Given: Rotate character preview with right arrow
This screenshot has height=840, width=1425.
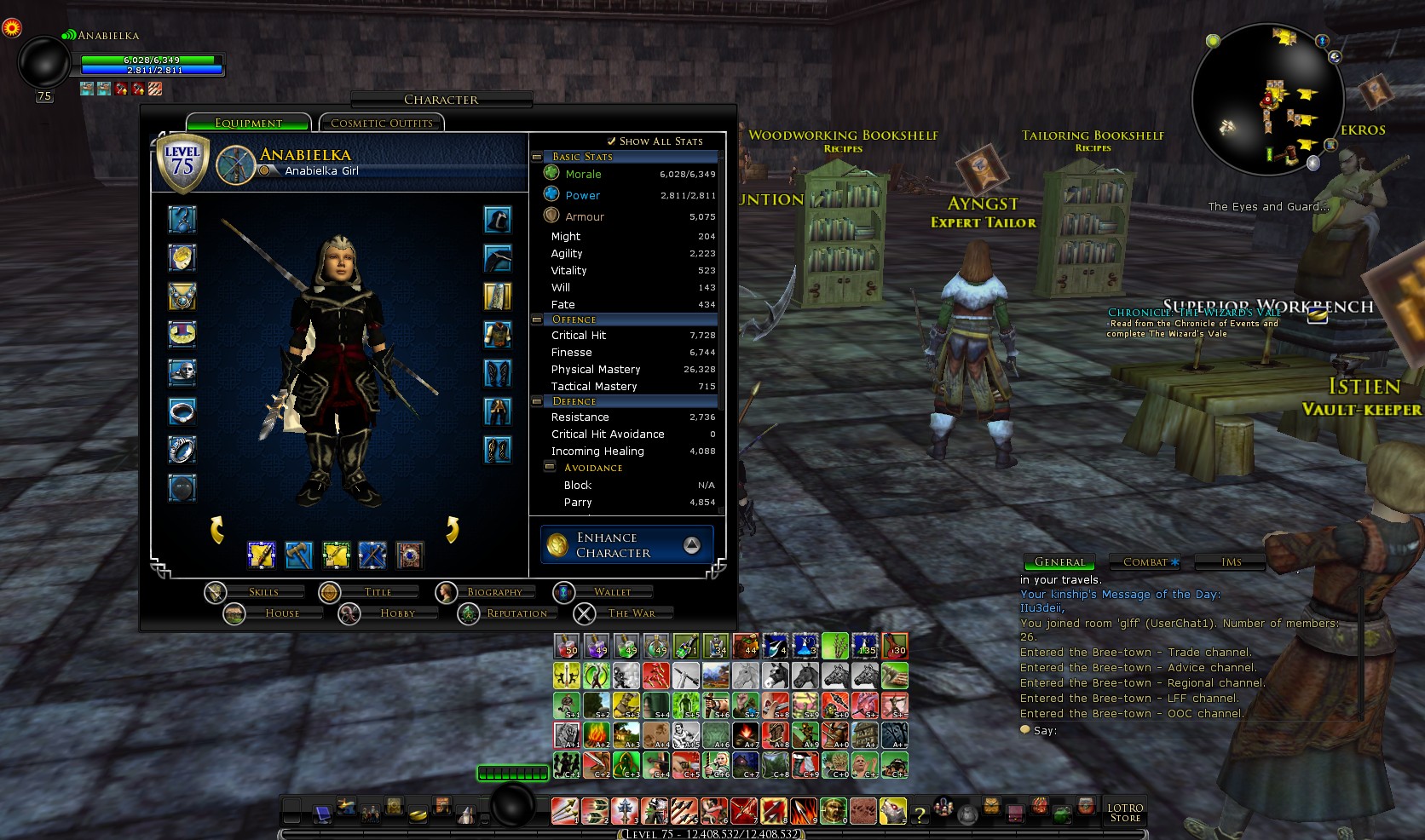Looking at the screenshot, I should click(x=453, y=529).
